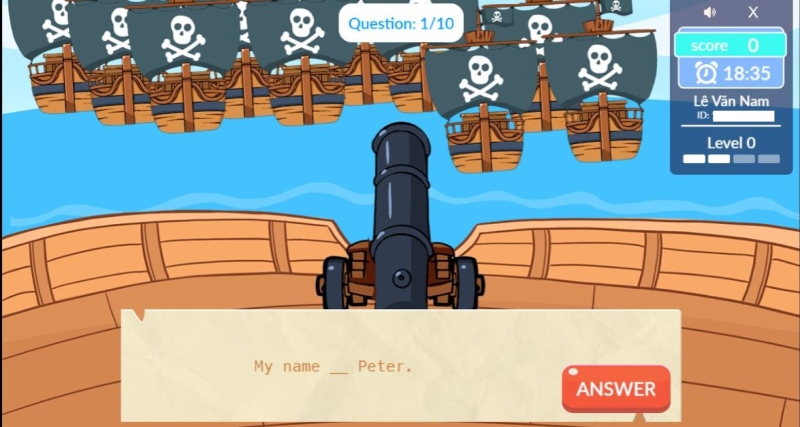Click the red ANSWER button

pyautogui.click(x=616, y=389)
